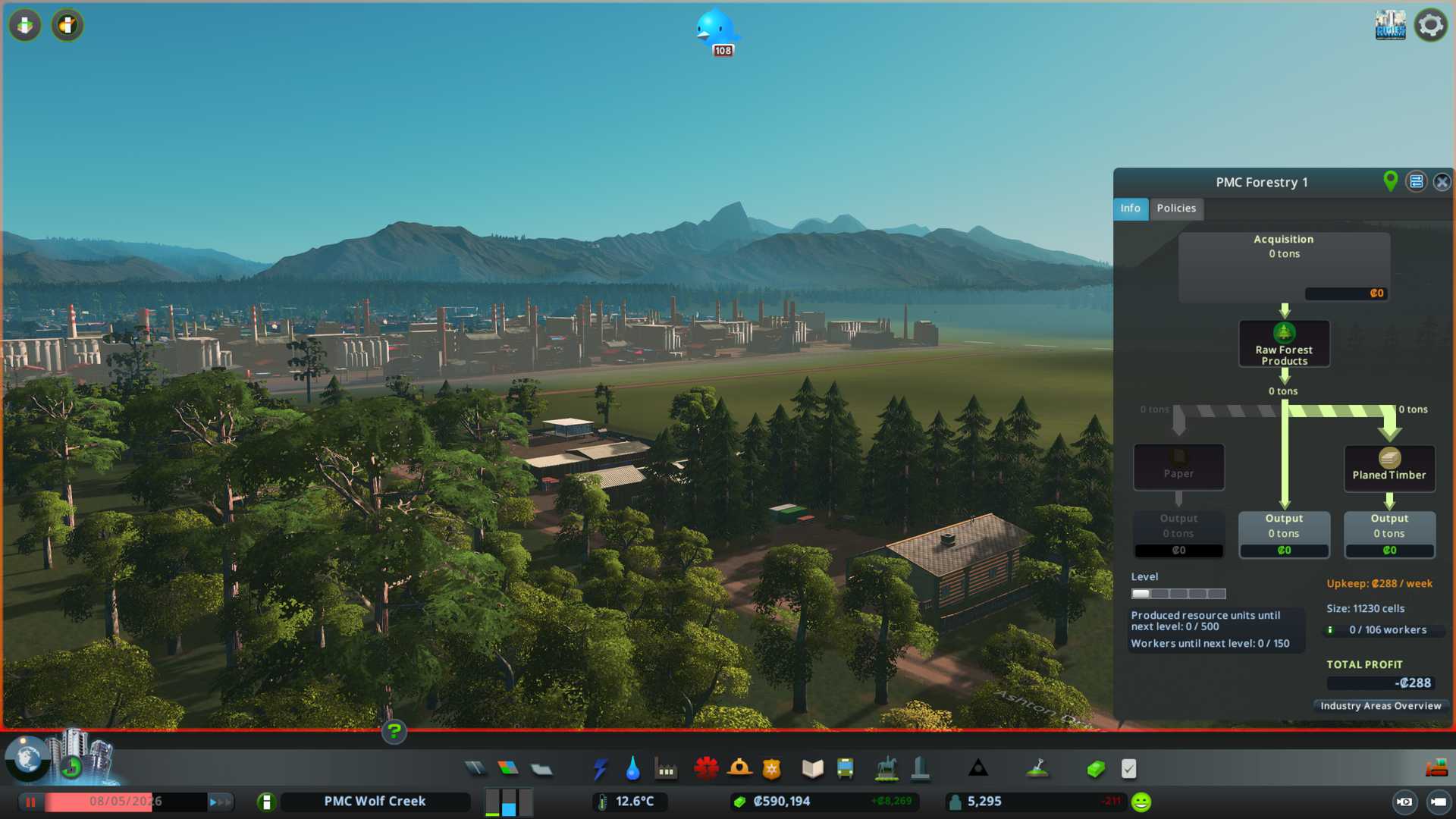1456x819 pixels.
Task: Open the Healthcare red cross menu
Action: (706, 769)
